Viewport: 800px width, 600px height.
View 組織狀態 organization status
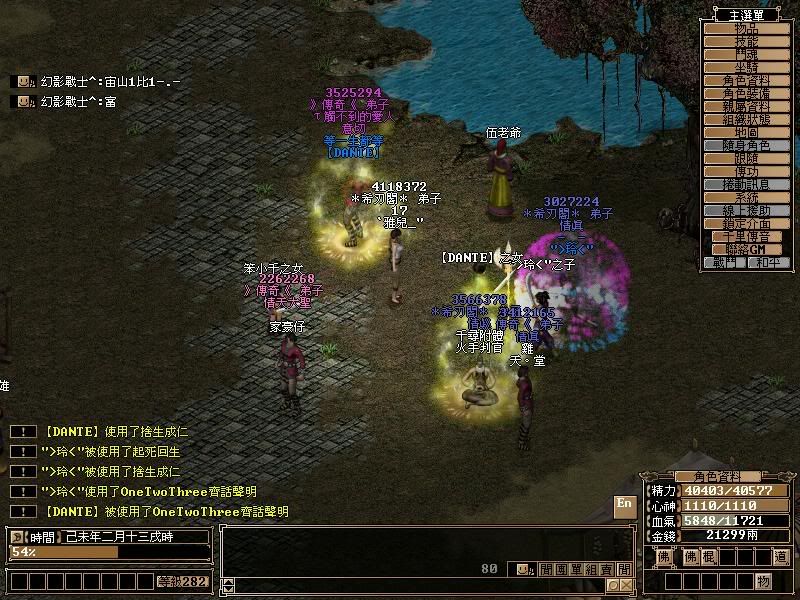[x=746, y=119]
